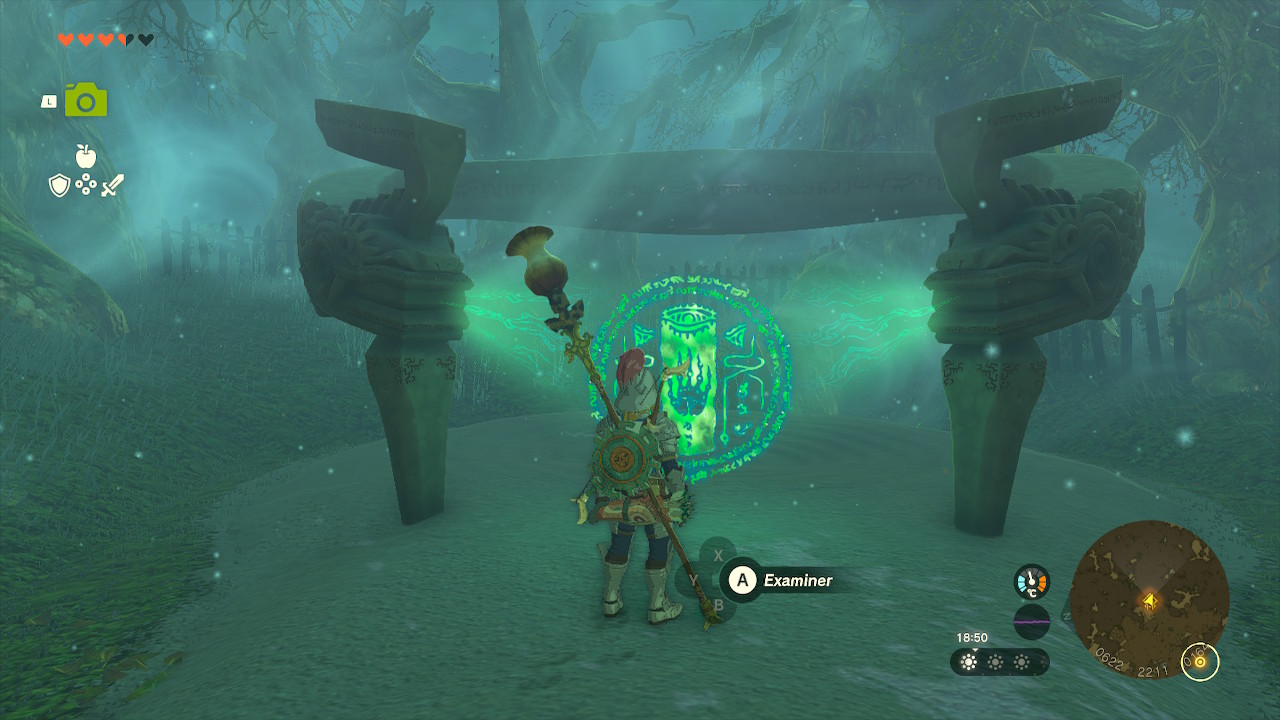Select the sword weapon quick-select icon
Image resolution: width=1280 pixels, height=720 pixels.
click(112, 185)
